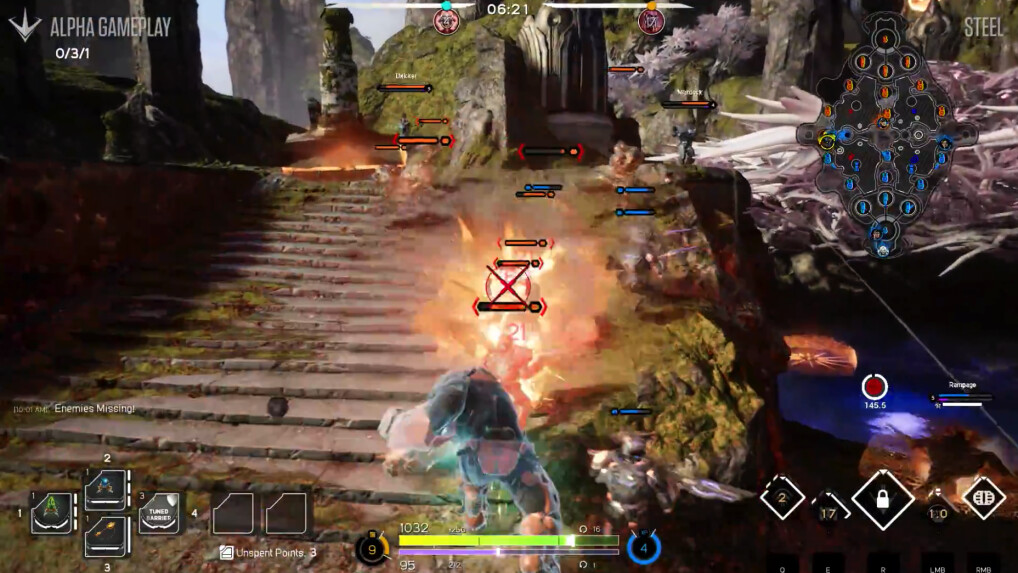This screenshot has width=1018, height=573.
Task: Click the level 9 experience ring
Action: coord(371,548)
